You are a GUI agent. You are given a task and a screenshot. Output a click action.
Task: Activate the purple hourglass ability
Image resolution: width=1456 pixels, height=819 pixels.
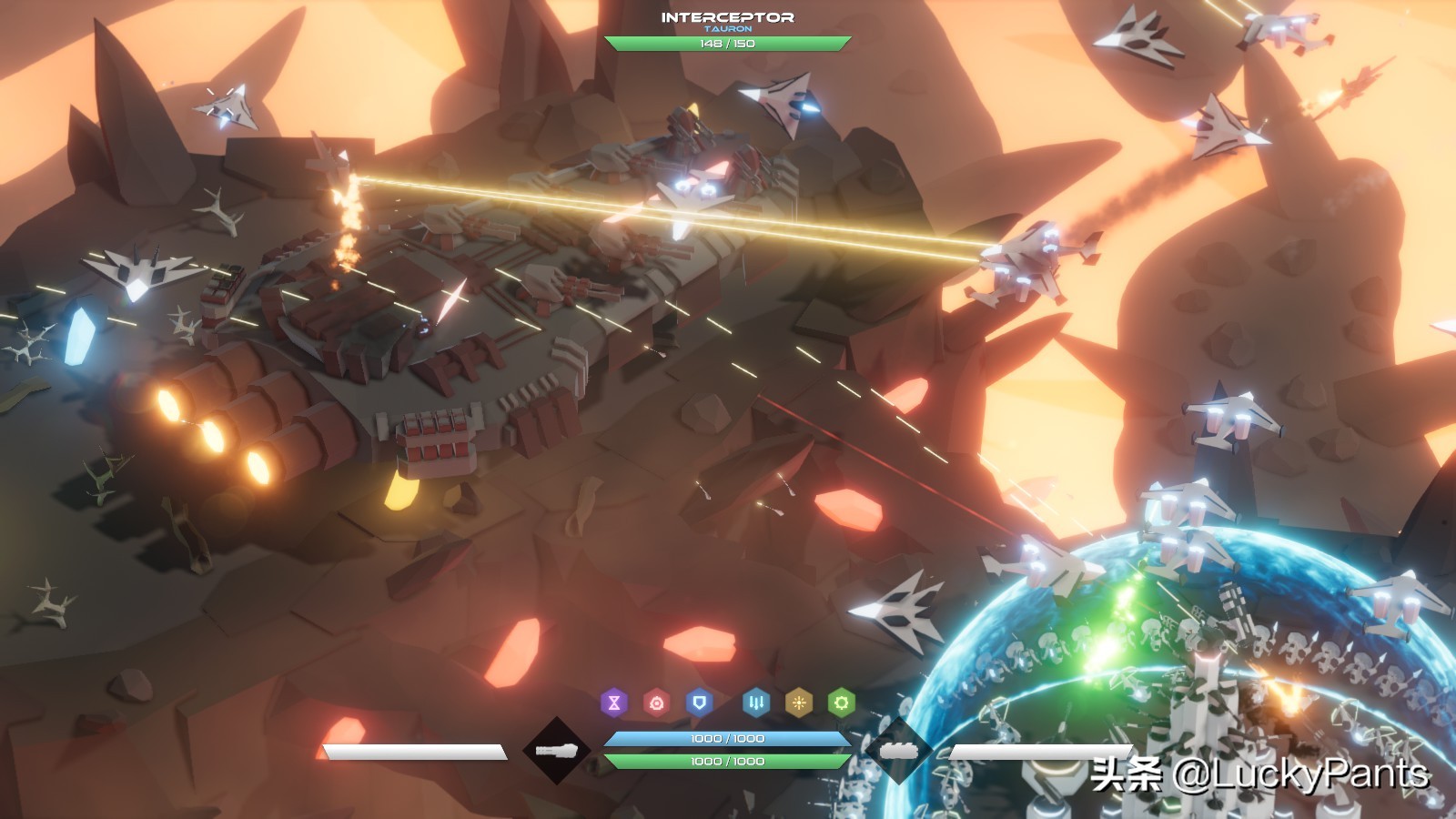click(x=614, y=703)
